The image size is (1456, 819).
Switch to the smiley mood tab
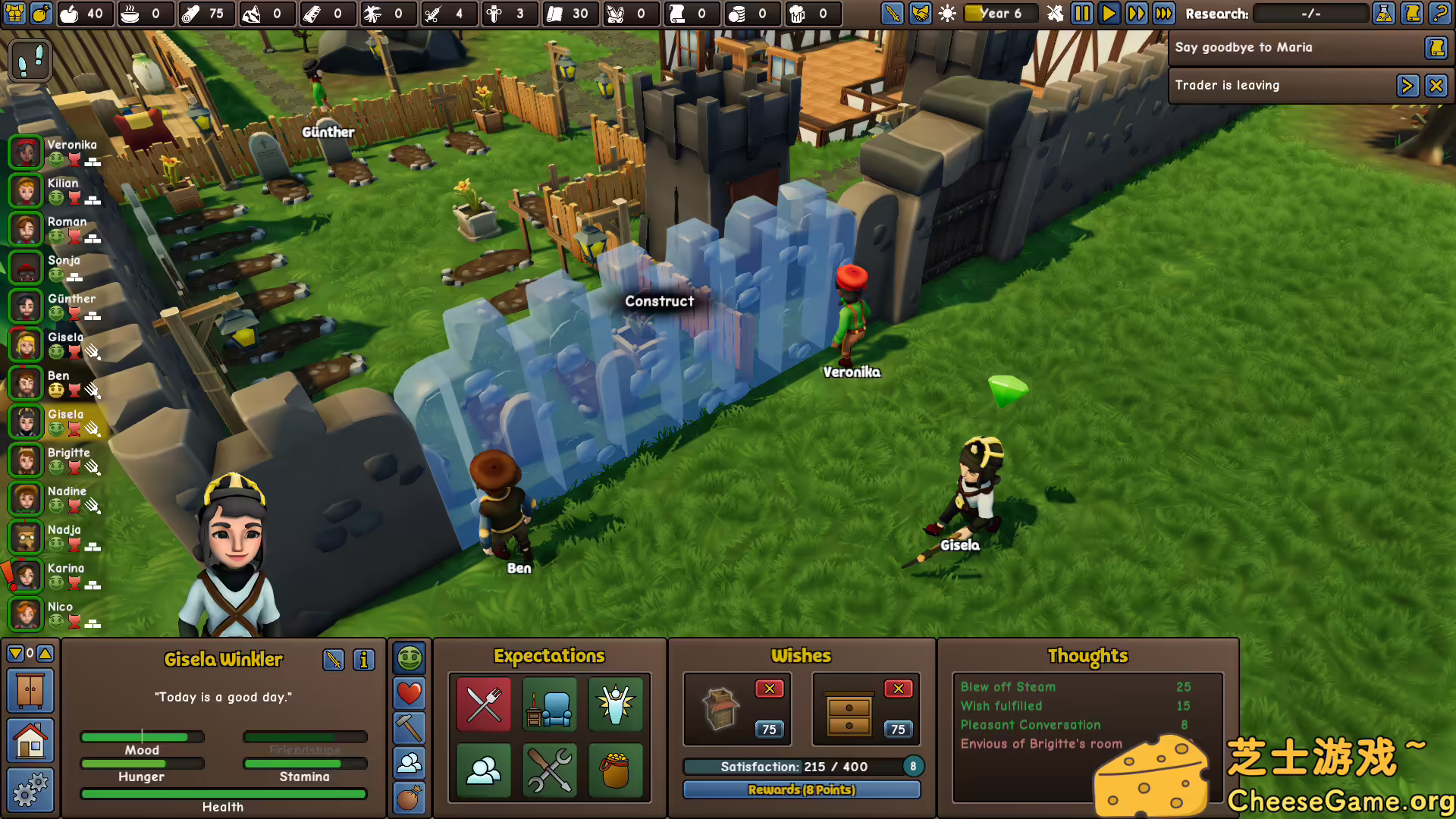pyautogui.click(x=409, y=658)
